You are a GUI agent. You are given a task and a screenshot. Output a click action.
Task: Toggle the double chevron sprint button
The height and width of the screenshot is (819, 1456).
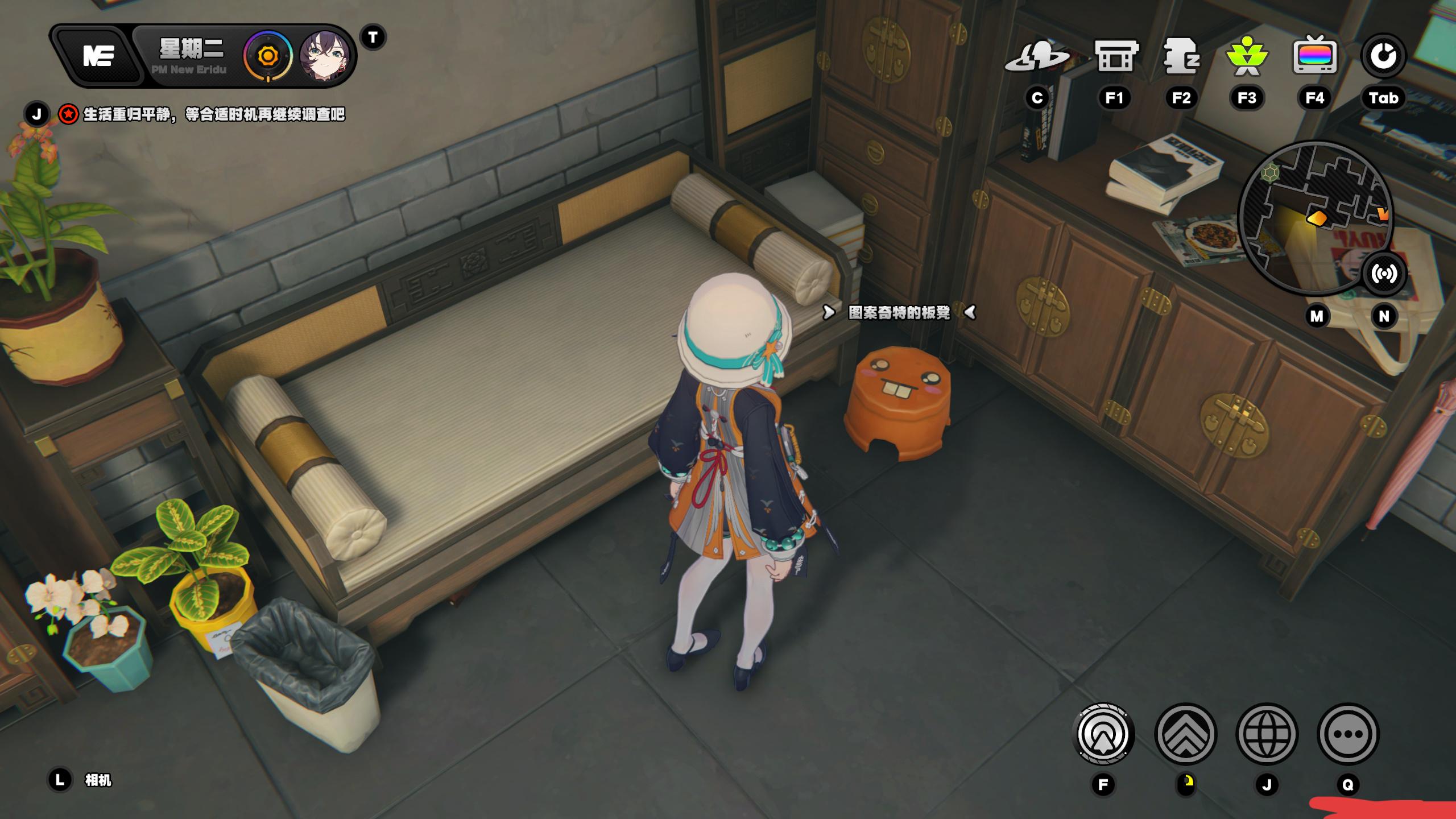1185,734
